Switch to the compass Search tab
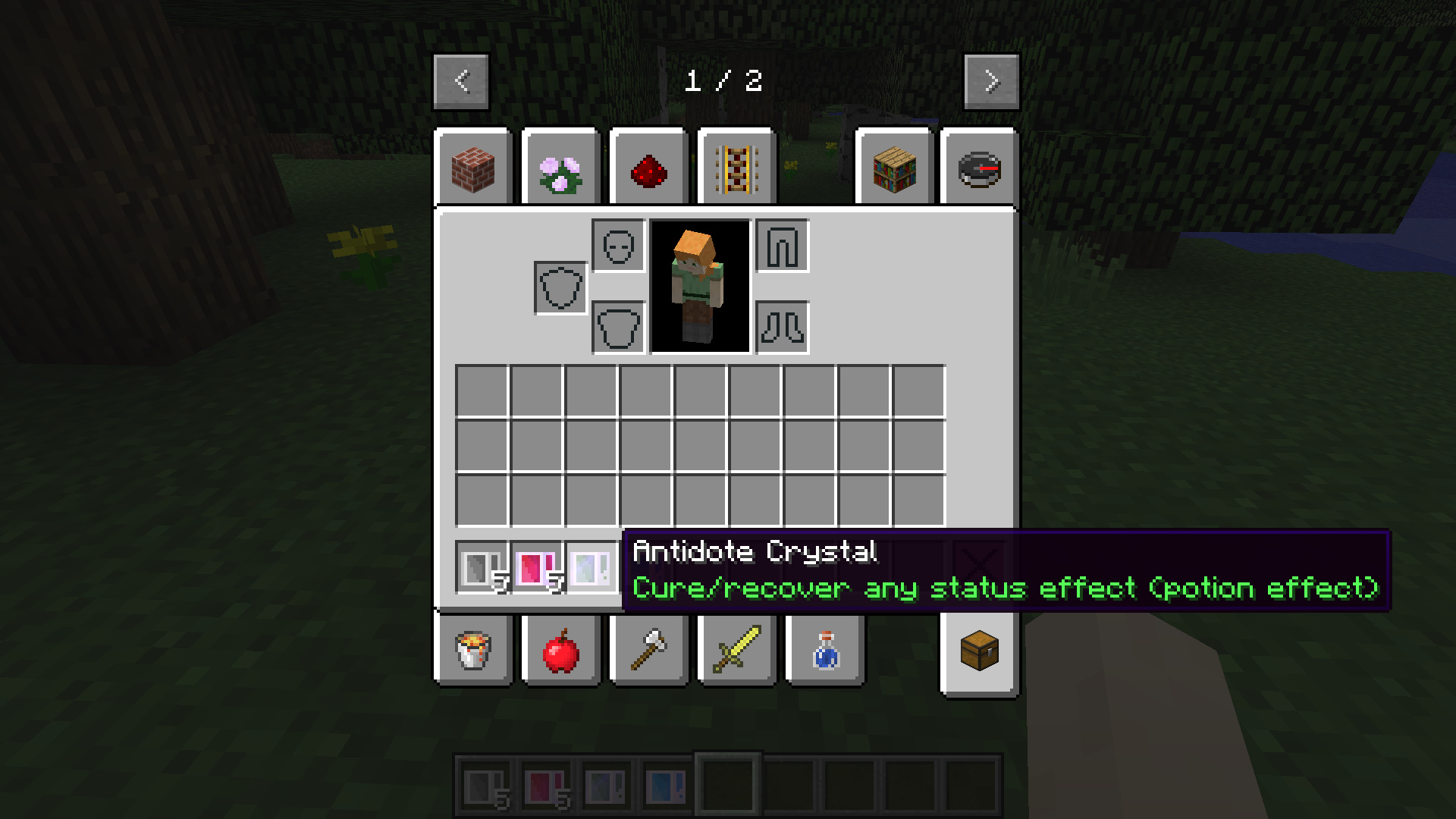 click(x=979, y=170)
